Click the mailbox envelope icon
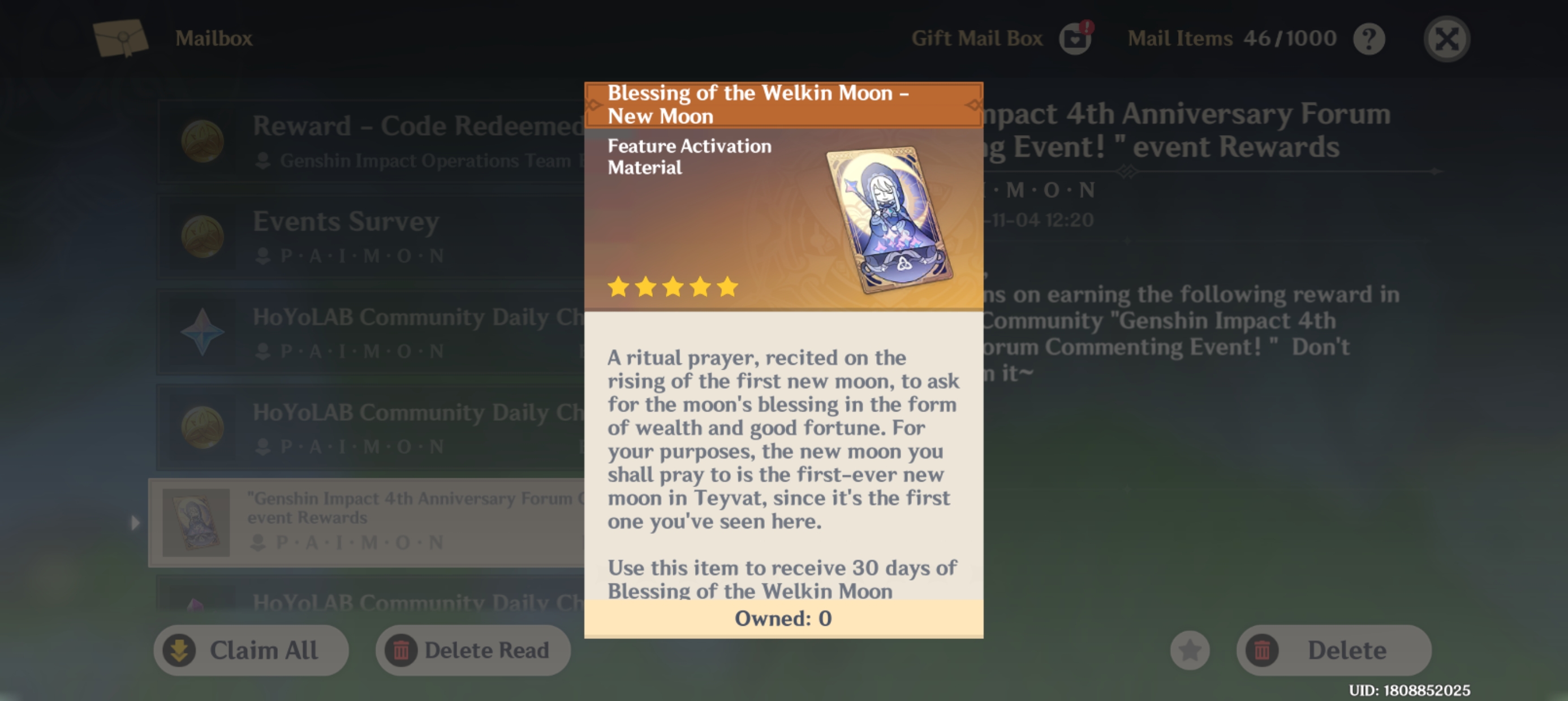The width and height of the screenshot is (1568, 701). 120,38
